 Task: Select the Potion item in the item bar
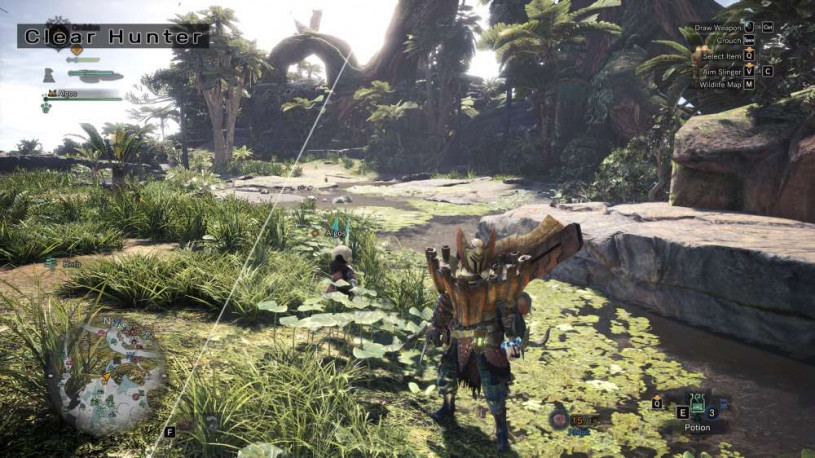(x=697, y=407)
